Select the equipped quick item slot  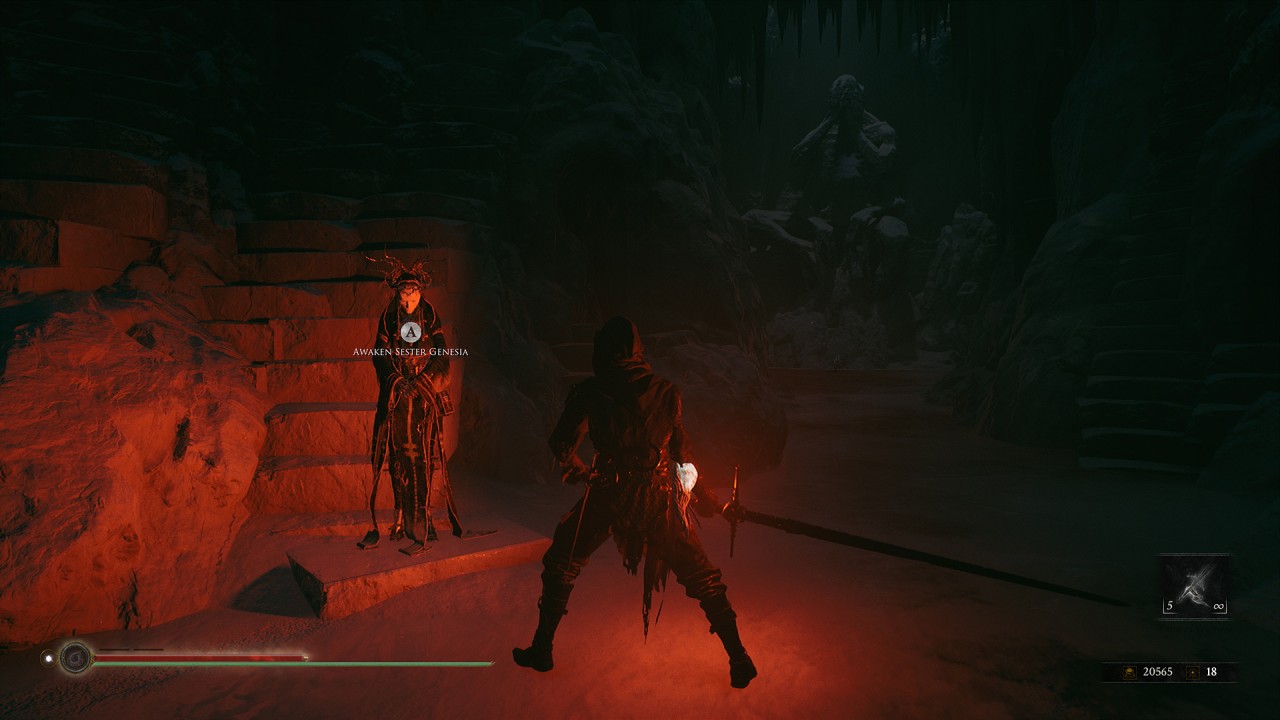[1194, 586]
